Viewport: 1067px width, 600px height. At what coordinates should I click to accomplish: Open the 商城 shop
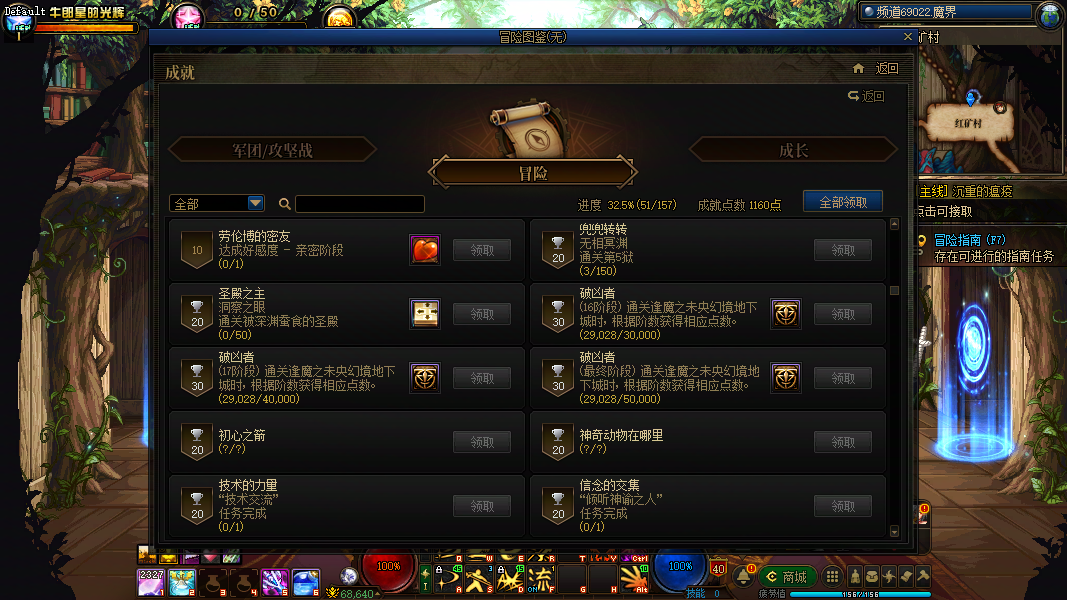tap(786, 577)
